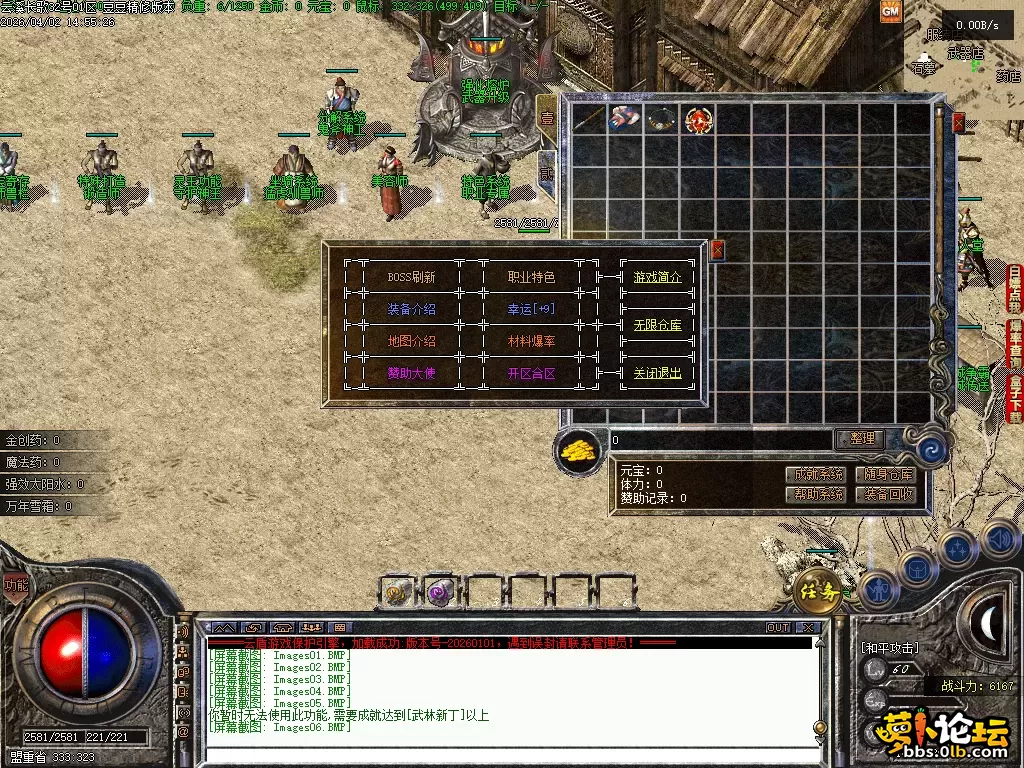This screenshot has width=1024, height=768.
Task: Choose the 幸运[+9] option
Action: [531, 309]
